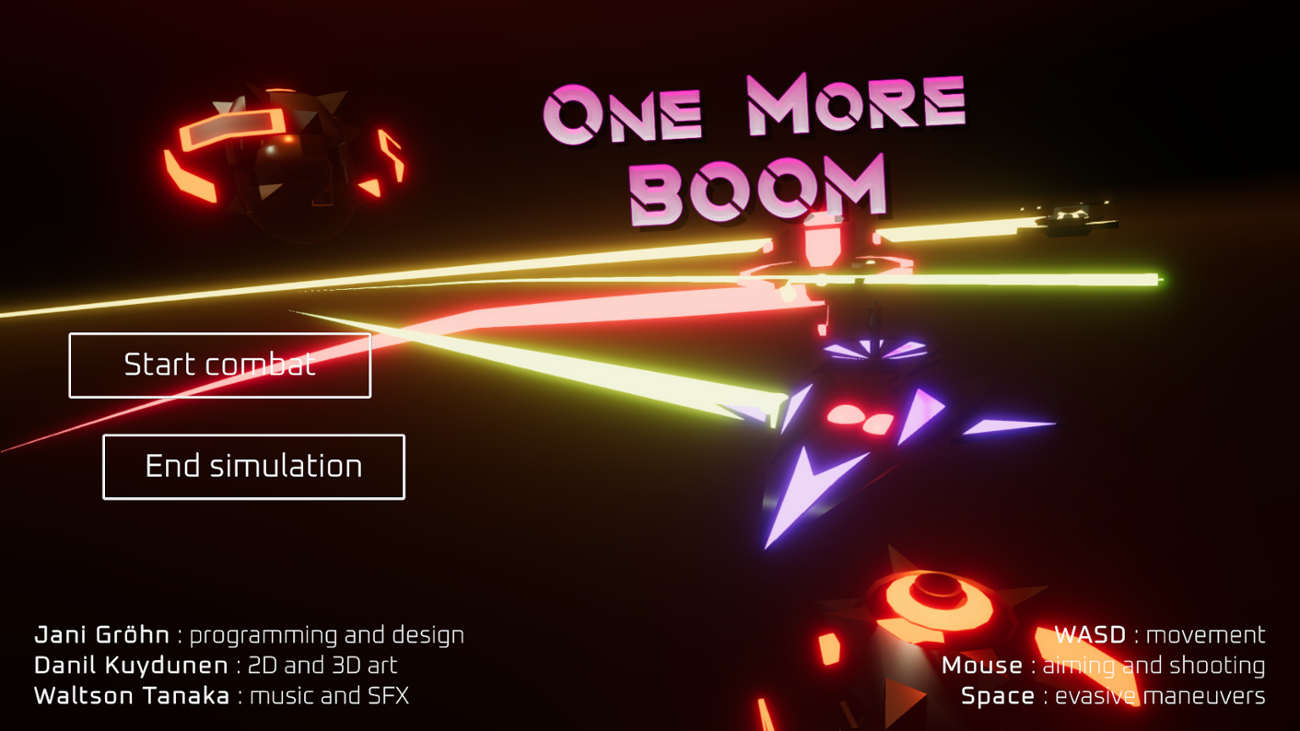Click the name Jani Gröhn in credits
Screen dimensions: 1300x731
103,634
